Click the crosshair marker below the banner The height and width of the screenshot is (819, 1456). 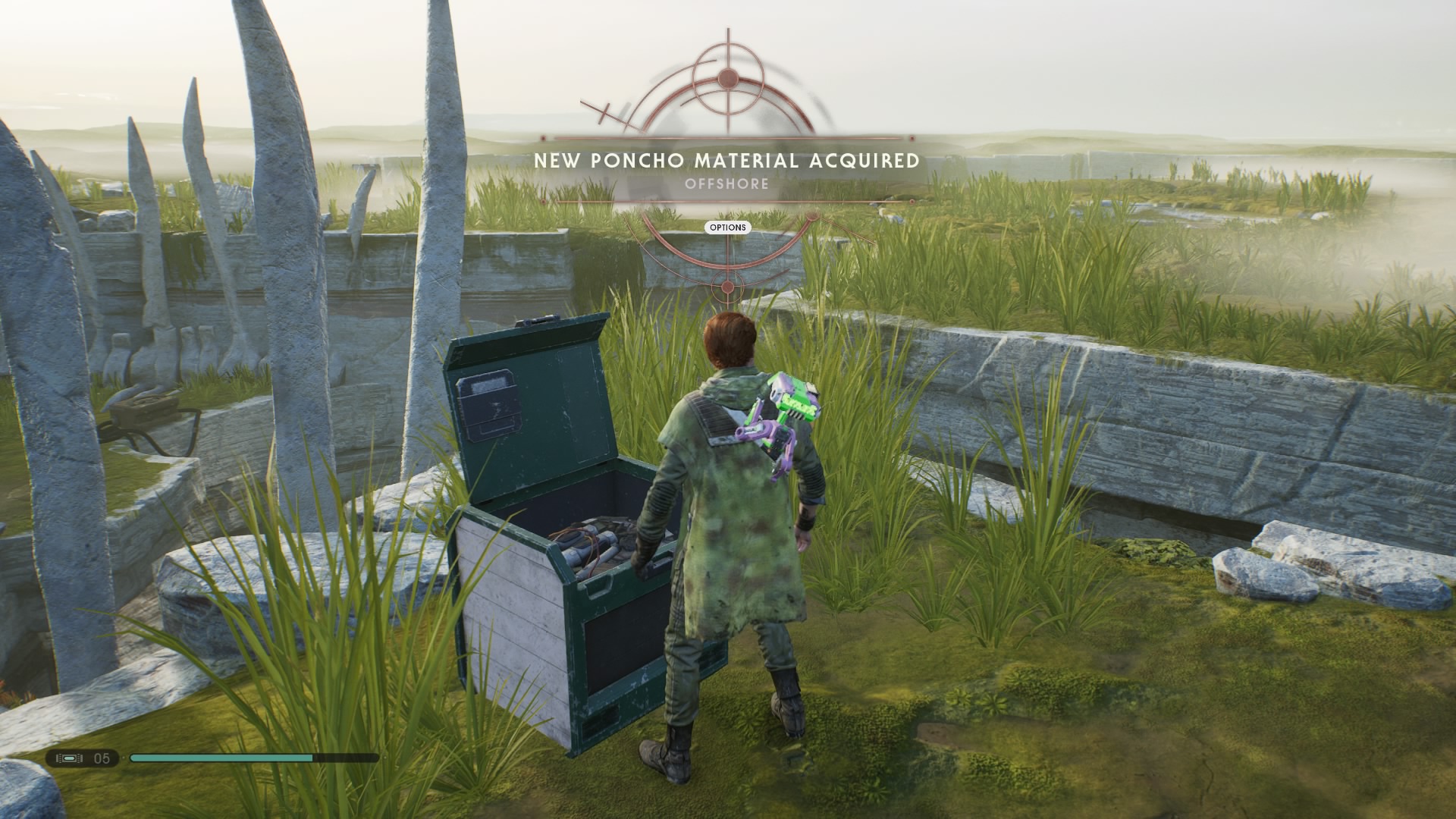click(x=727, y=287)
